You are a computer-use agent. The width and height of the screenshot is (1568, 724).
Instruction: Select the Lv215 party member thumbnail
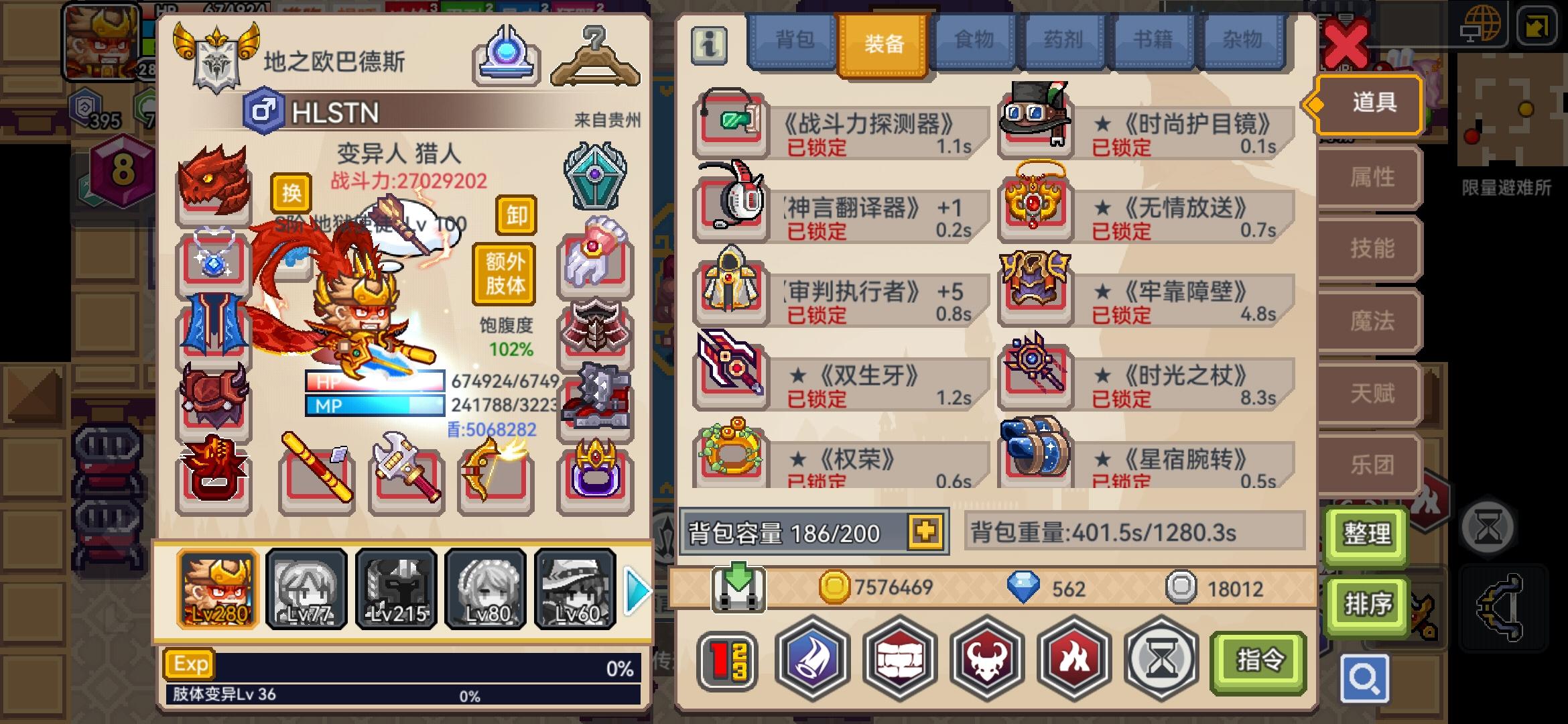395,589
